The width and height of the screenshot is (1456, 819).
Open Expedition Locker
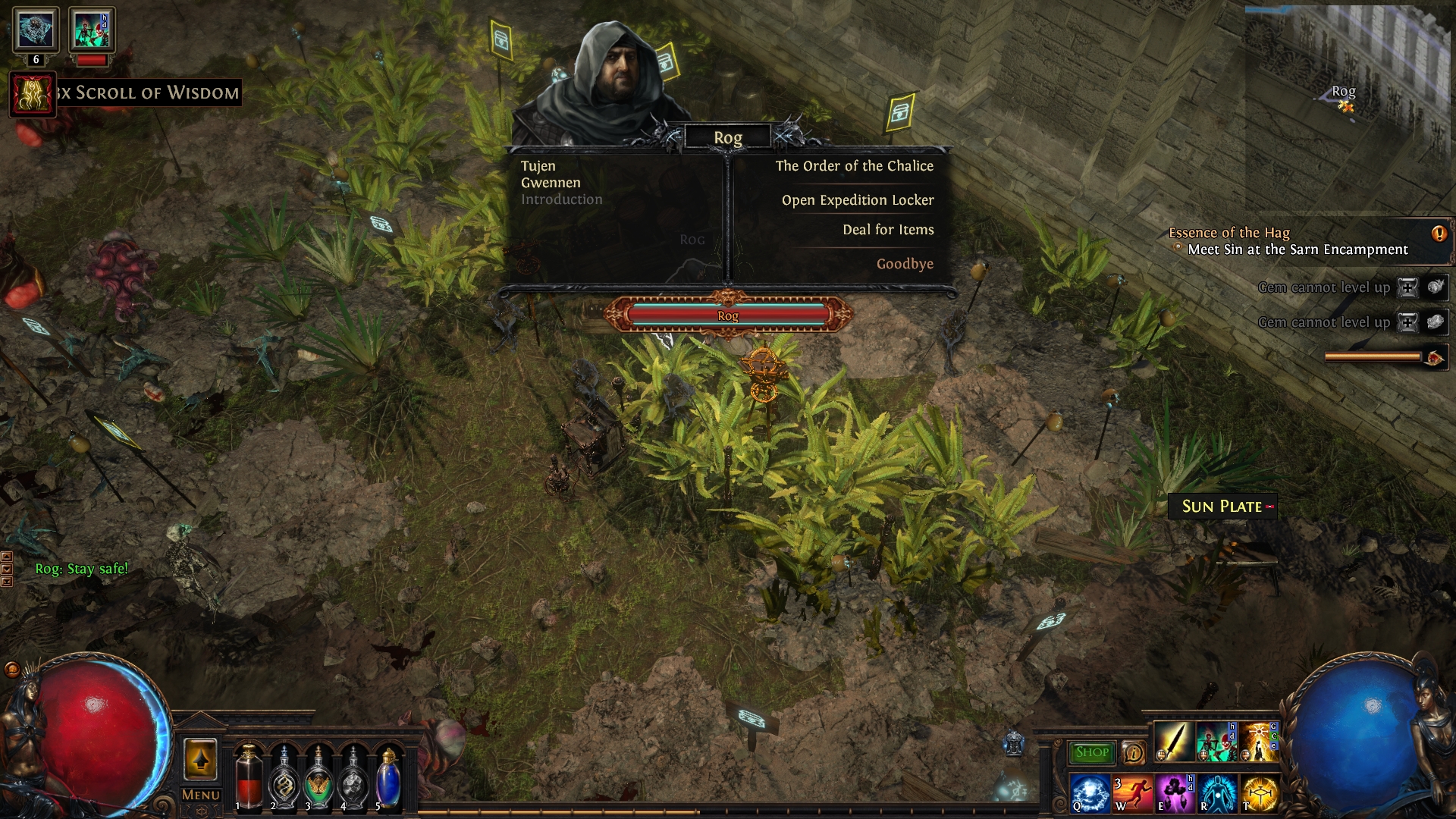pos(857,200)
